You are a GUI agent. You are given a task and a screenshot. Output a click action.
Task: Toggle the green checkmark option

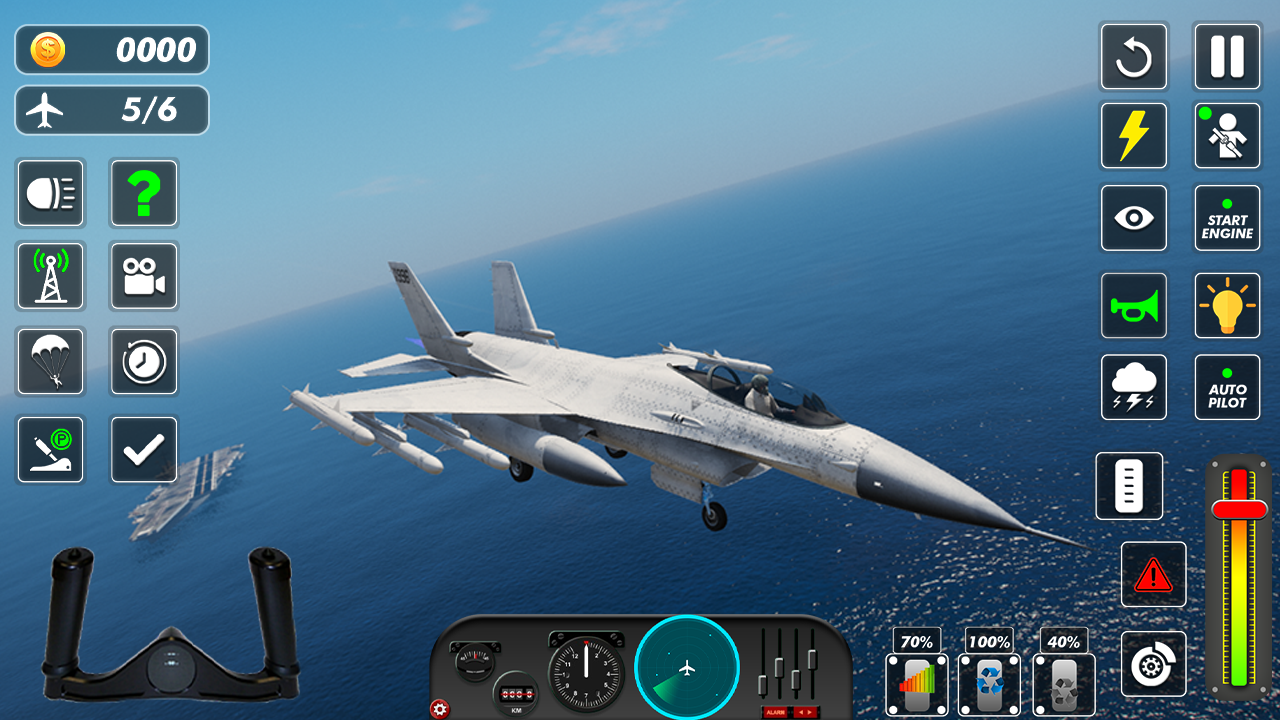[x=144, y=449]
